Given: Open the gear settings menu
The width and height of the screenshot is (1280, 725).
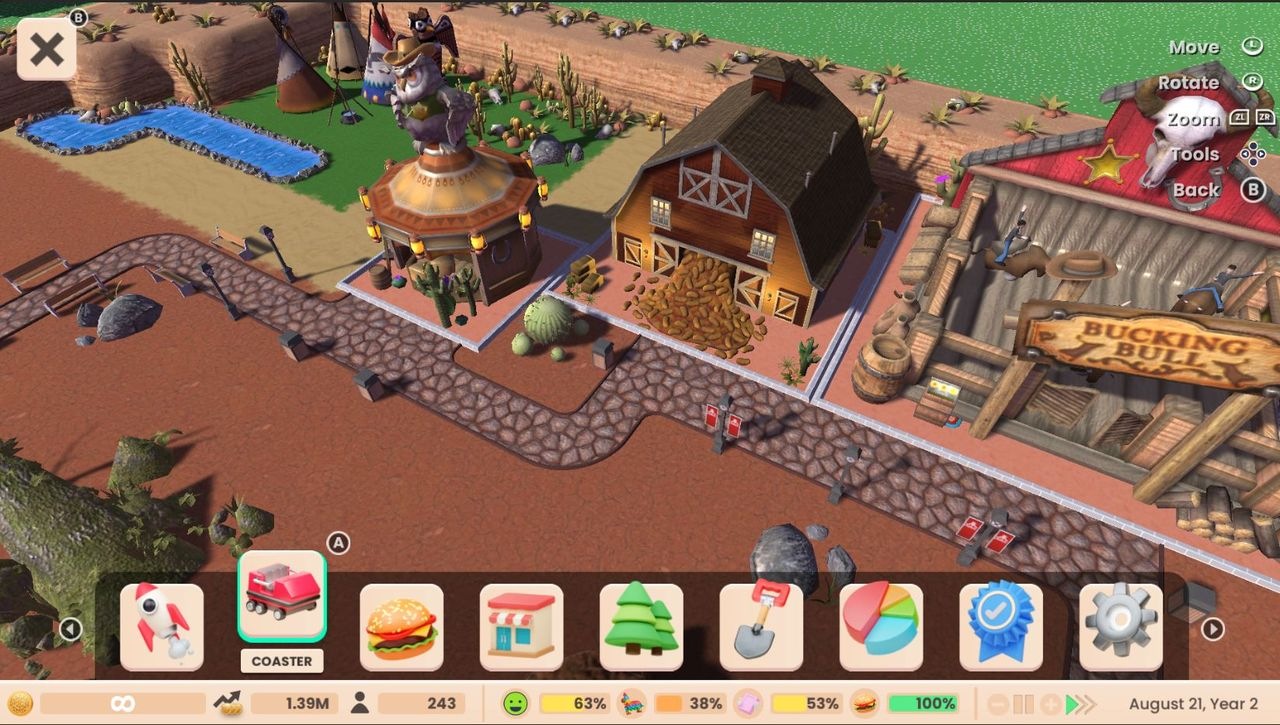Looking at the screenshot, I should (1121, 626).
